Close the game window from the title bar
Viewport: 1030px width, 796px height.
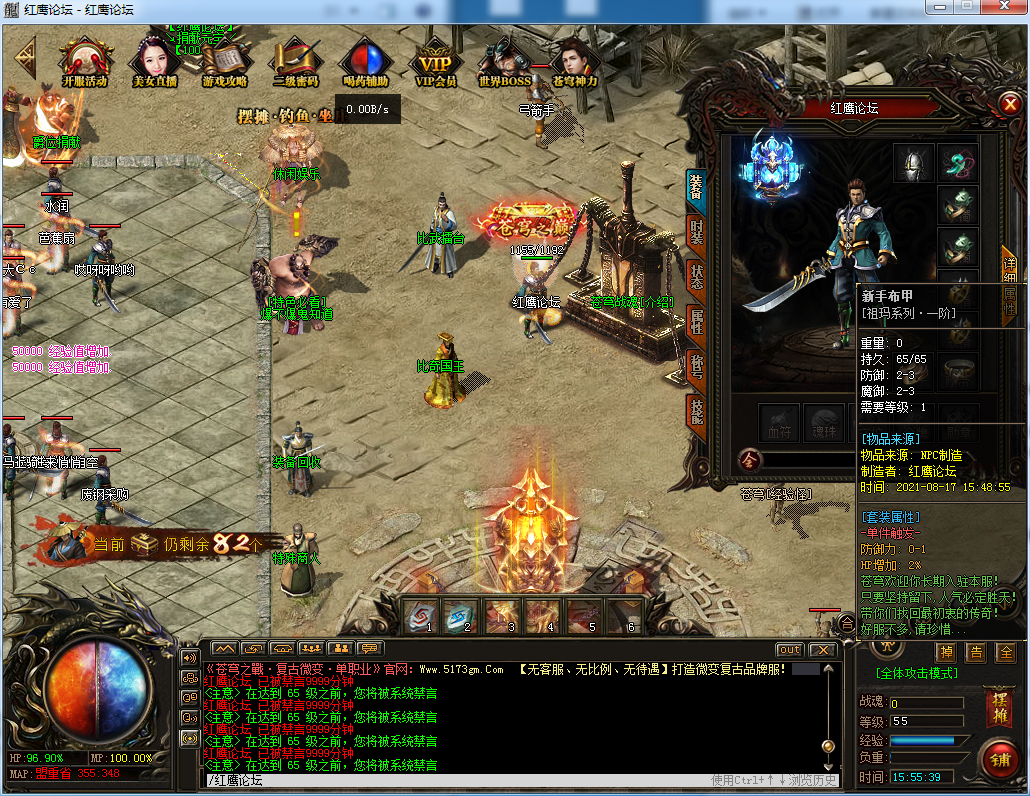click(1003, 7)
